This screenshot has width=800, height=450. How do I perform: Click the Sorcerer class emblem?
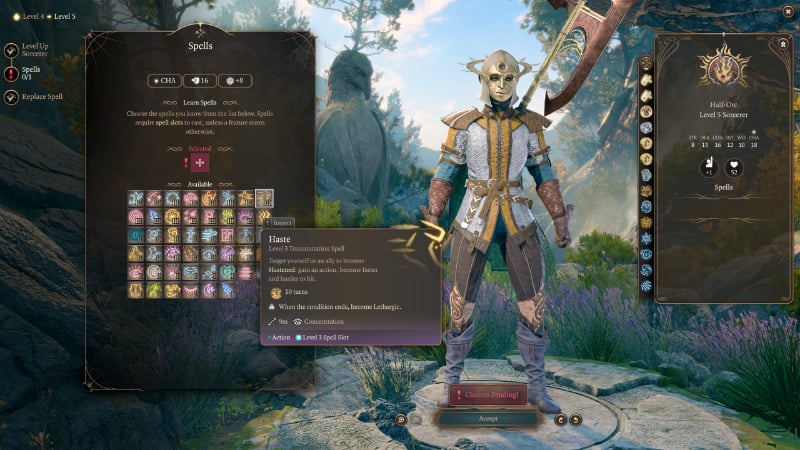717,69
